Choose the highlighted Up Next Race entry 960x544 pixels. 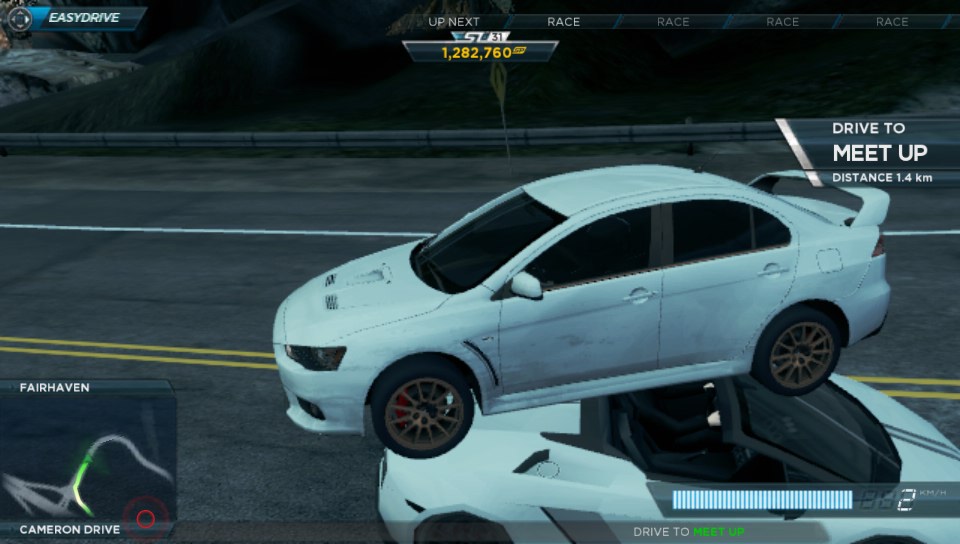click(564, 21)
